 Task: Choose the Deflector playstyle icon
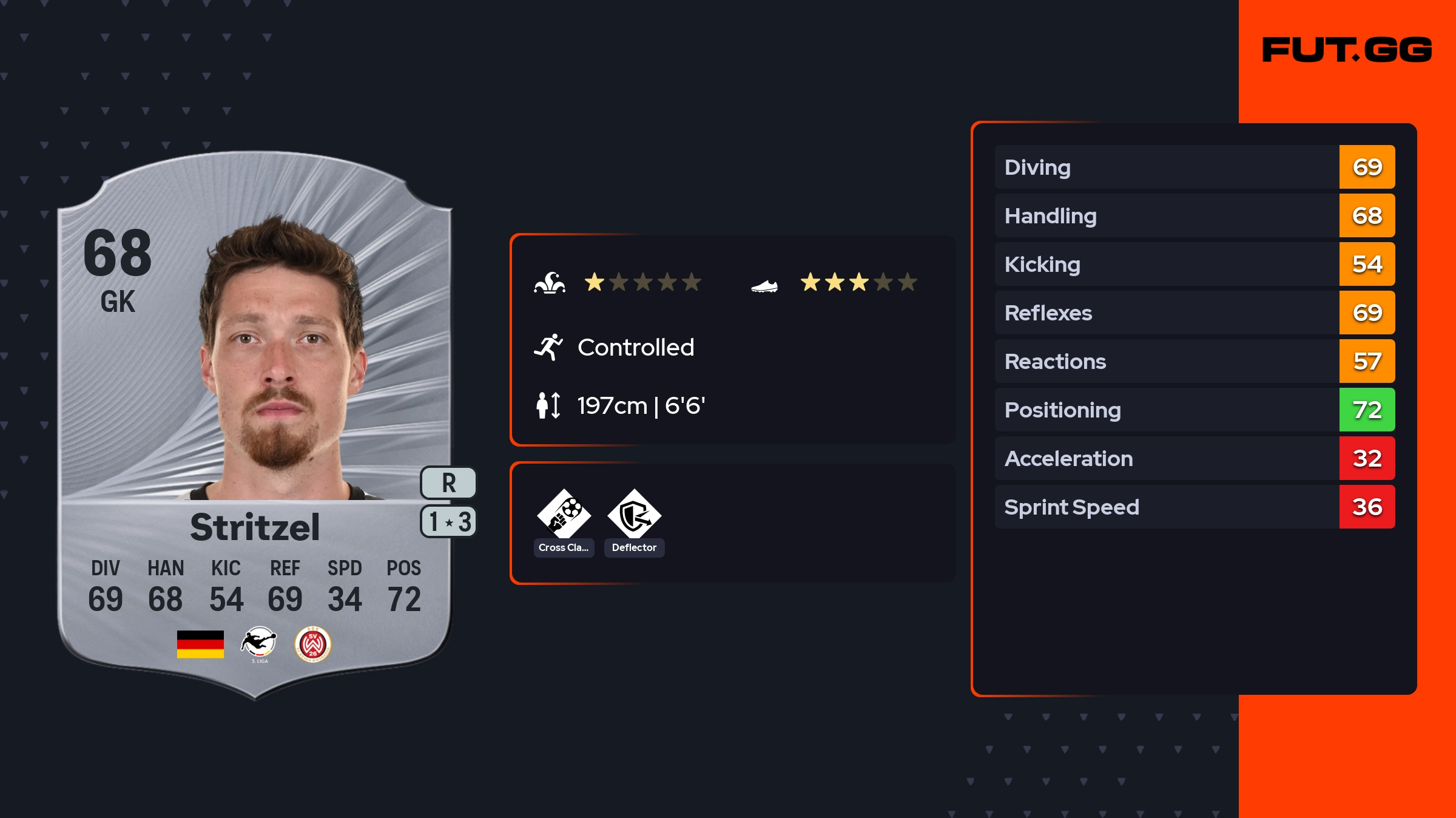634,515
